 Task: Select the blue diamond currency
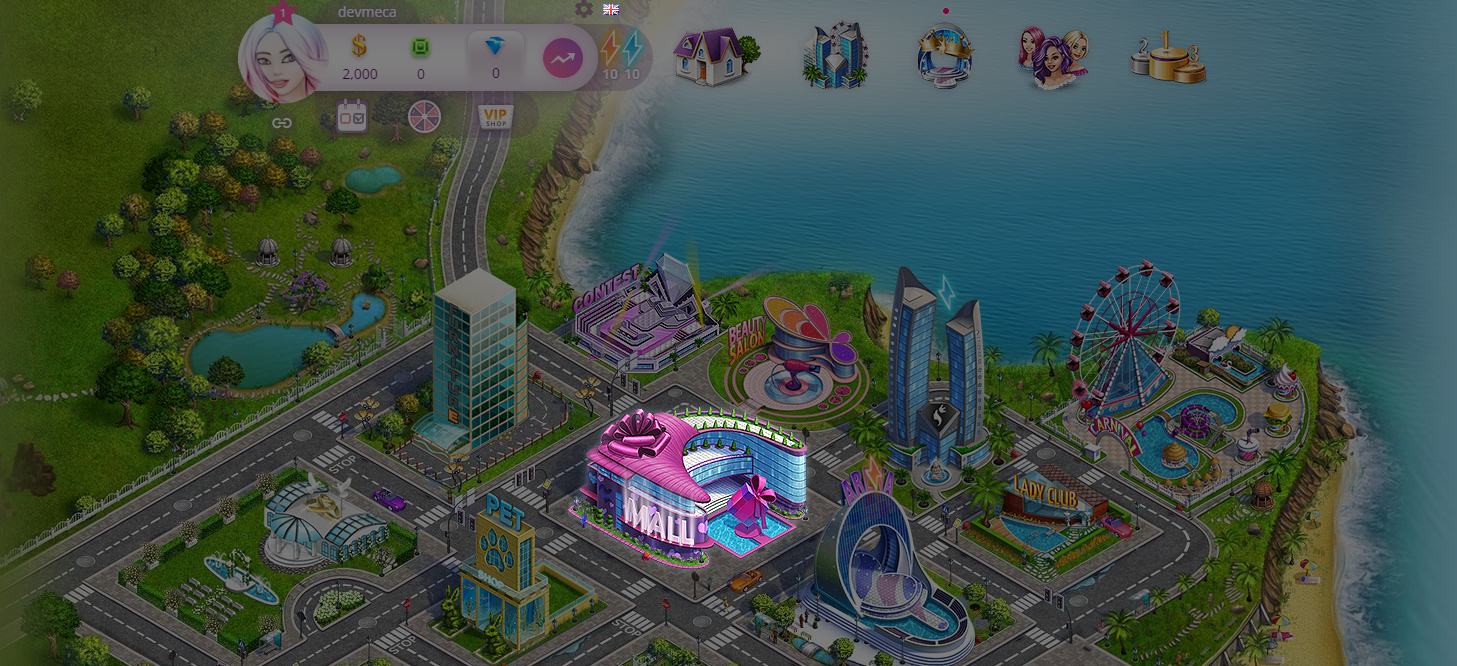495,47
